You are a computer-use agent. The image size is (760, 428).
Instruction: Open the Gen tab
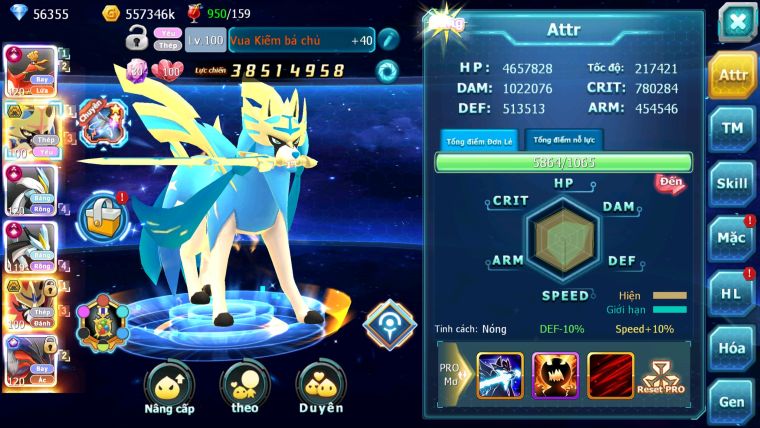pos(732,401)
